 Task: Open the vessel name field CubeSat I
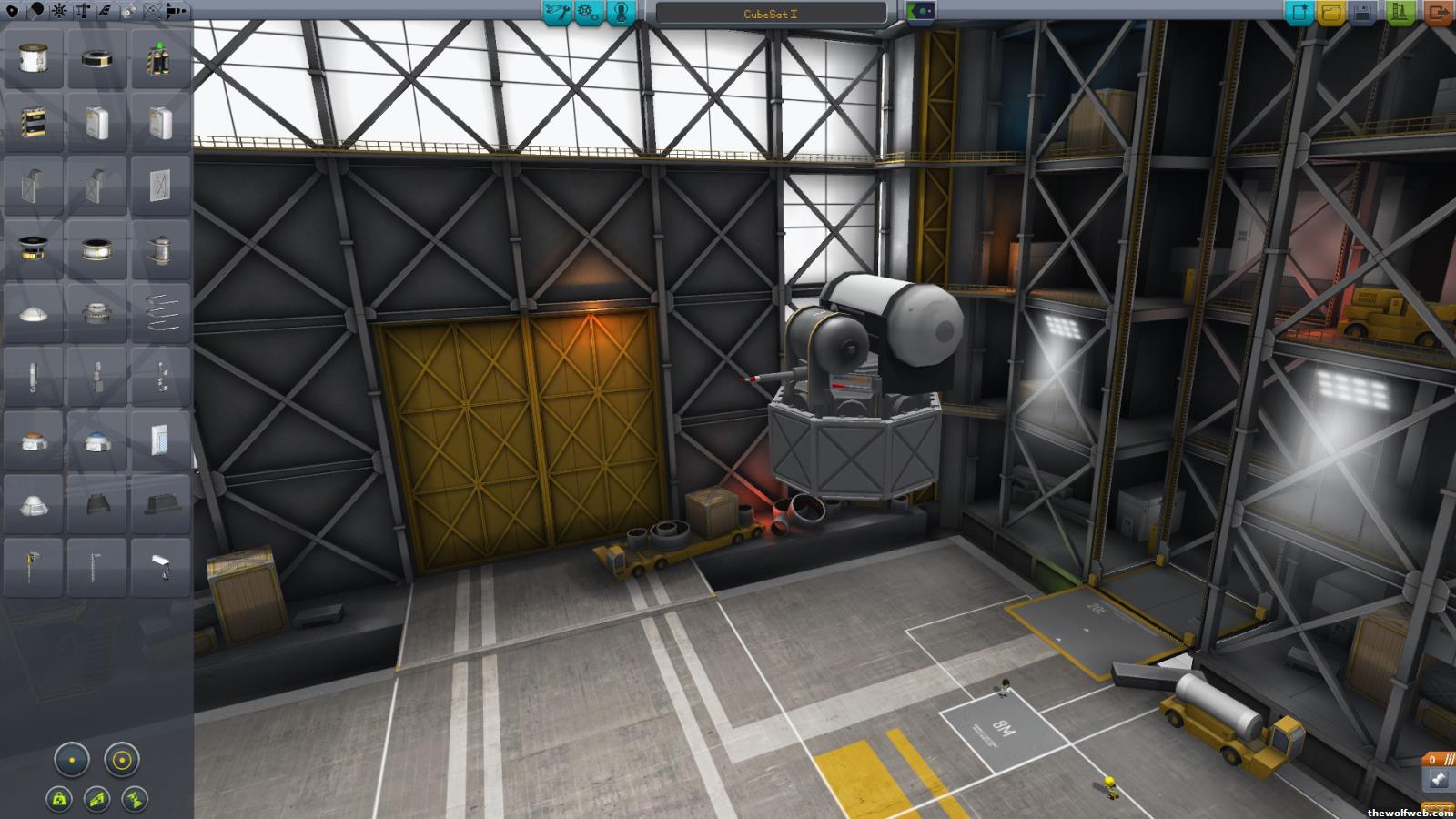pyautogui.click(x=770, y=14)
